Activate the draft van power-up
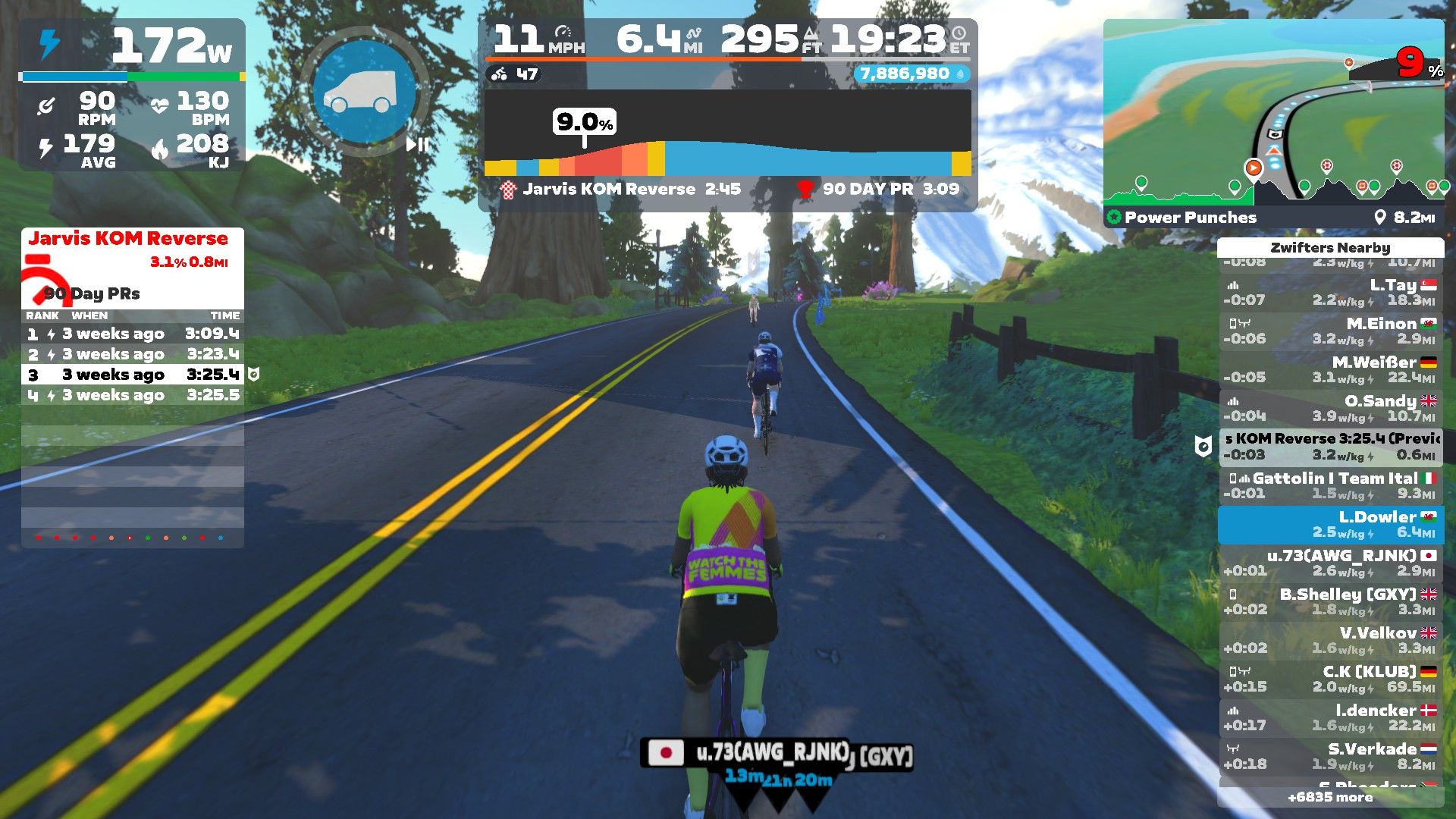1456x819 pixels. pos(366,91)
